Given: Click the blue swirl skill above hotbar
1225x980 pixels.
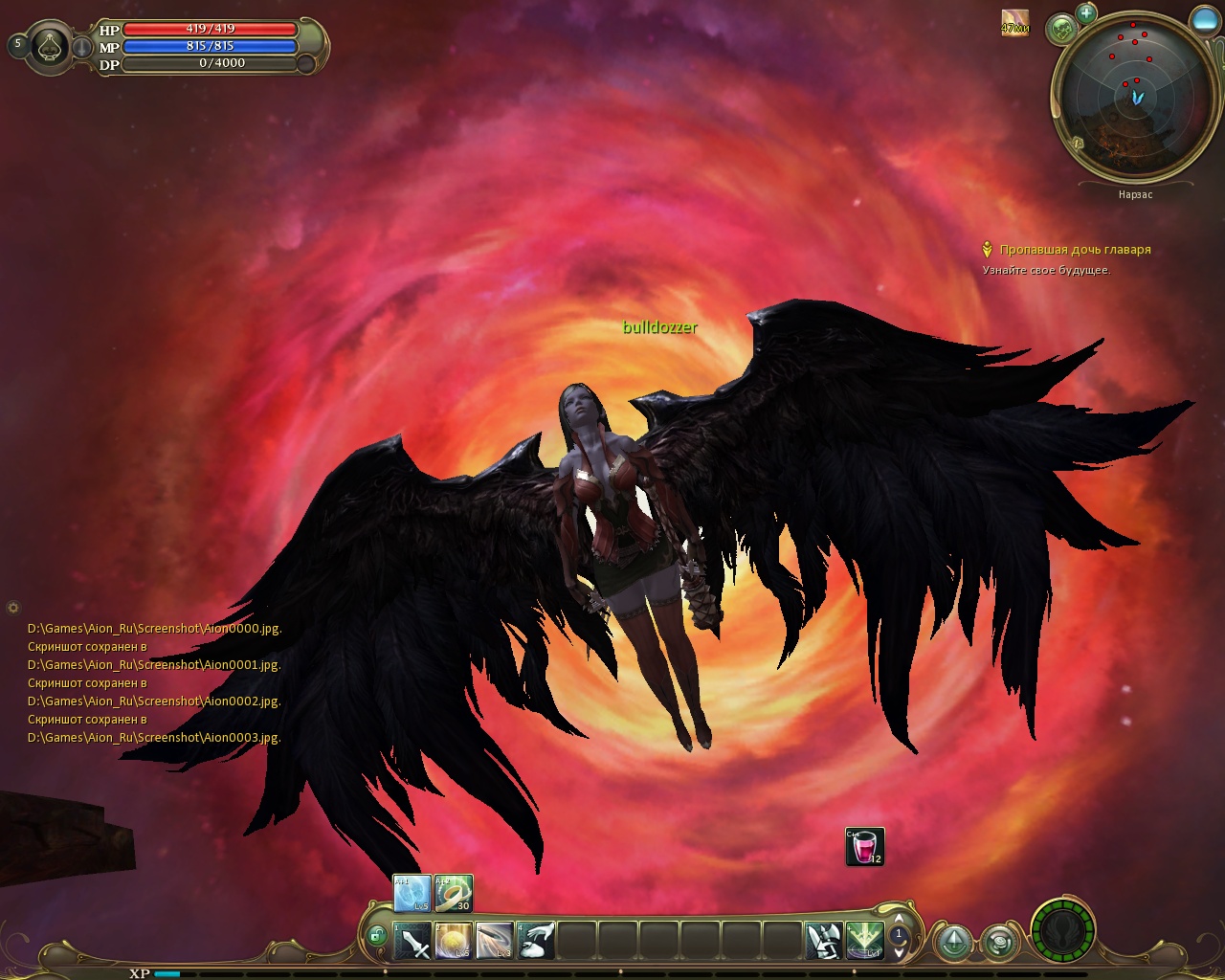Looking at the screenshot, I should 412,894.
